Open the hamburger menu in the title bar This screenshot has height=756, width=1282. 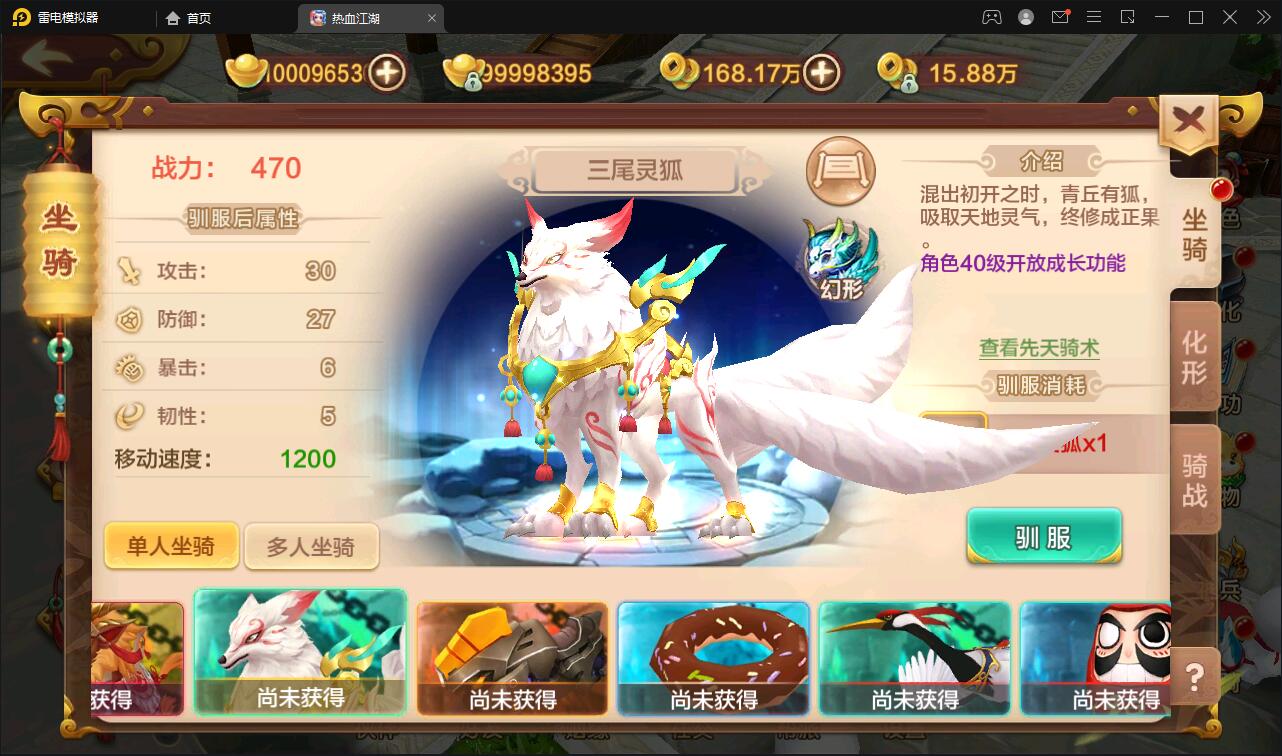click(1094, 17)
